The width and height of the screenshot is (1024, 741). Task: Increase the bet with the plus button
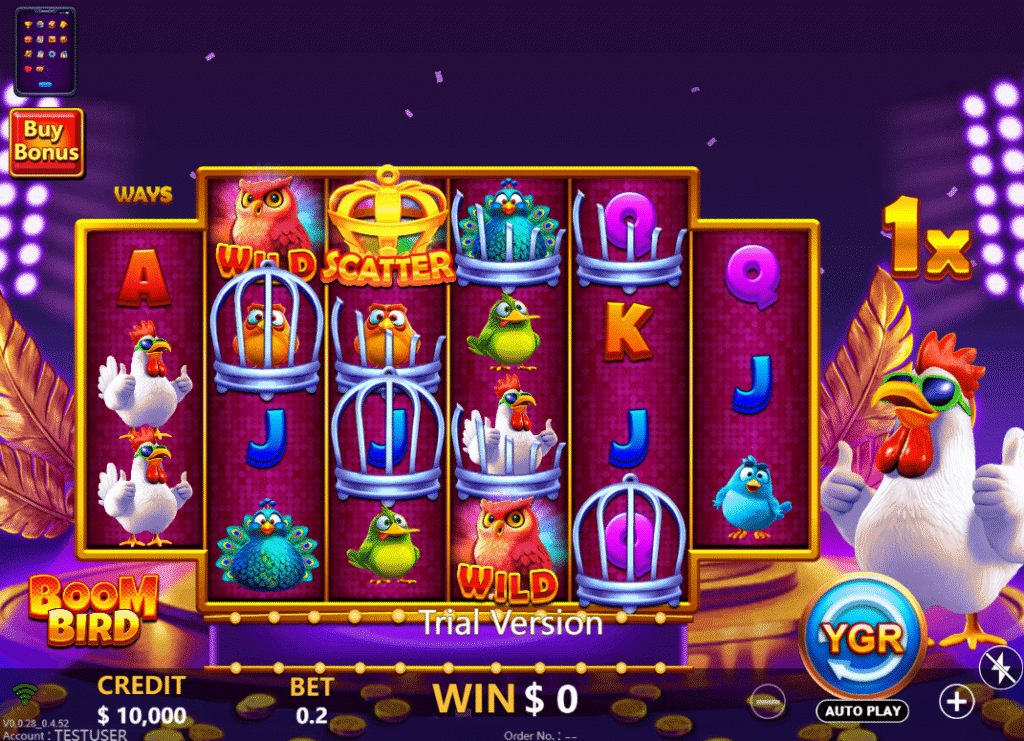point(957,701)
